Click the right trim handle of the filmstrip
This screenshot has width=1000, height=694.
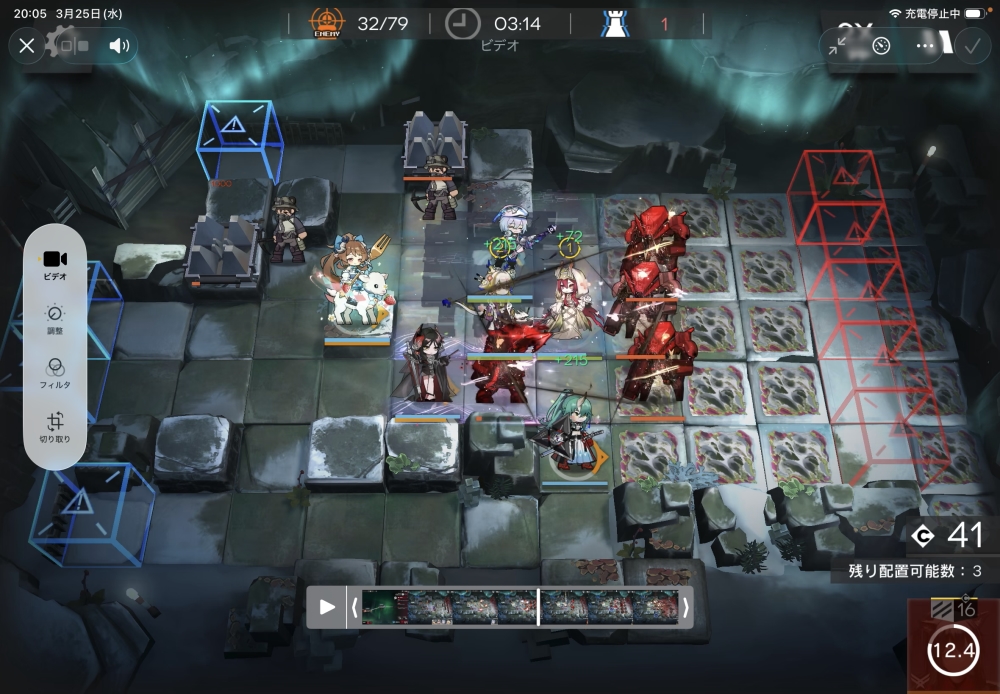point(685,607)
